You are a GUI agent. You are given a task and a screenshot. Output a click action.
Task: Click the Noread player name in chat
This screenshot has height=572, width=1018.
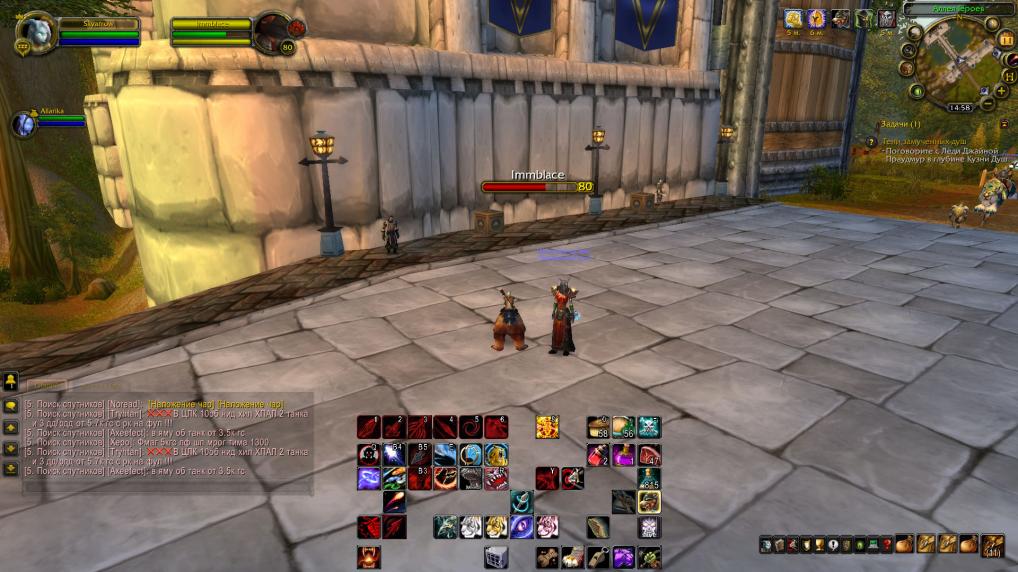pos(126,403)
